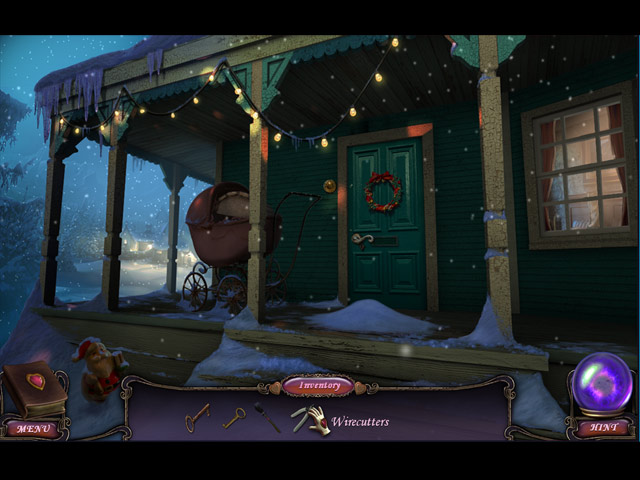Pick the large reddish key from inventory

click(197, 416)
